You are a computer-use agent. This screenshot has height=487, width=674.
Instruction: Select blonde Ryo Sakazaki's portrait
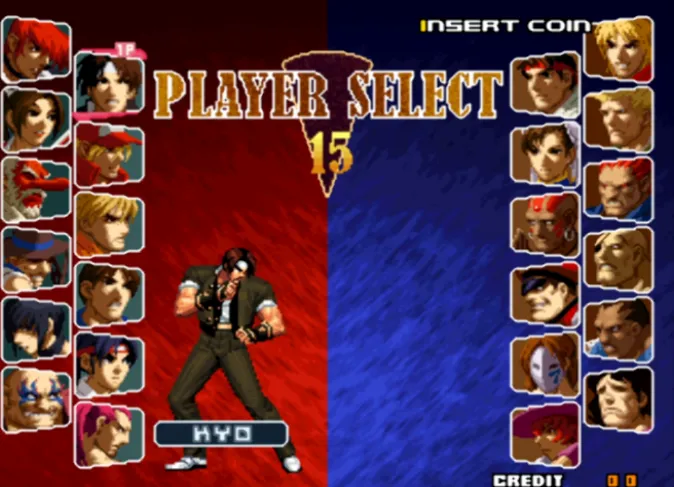pyautogui.click(x=108, y=225)
